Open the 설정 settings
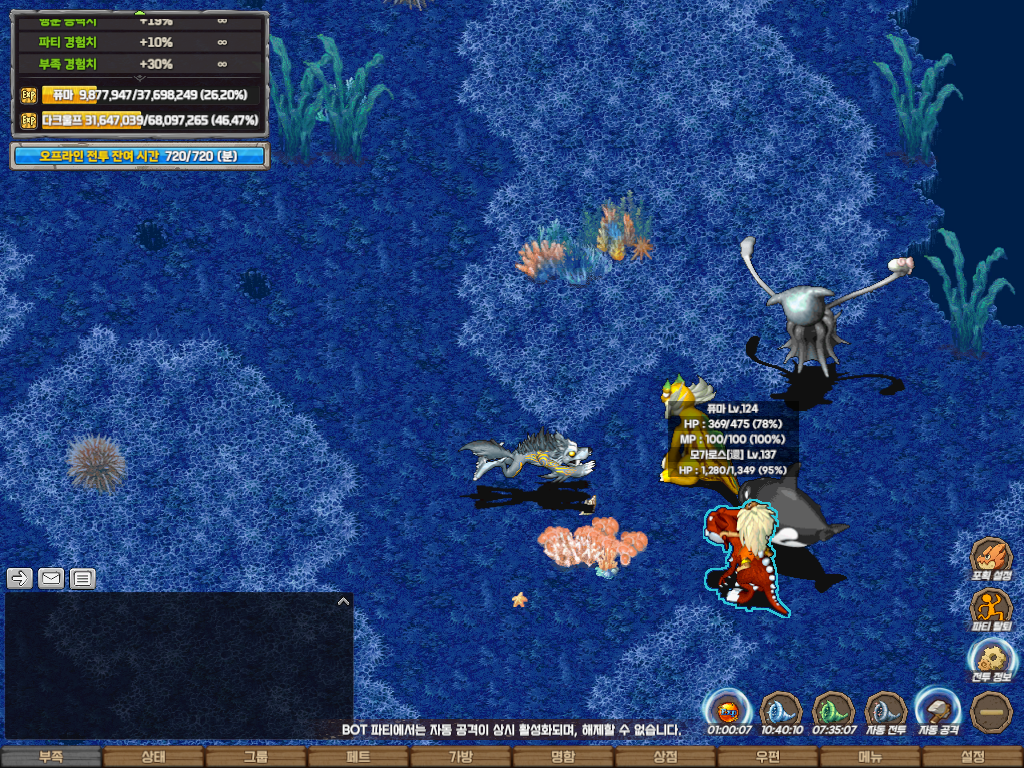Screen dimensions: 1024x768 (972, 757)
